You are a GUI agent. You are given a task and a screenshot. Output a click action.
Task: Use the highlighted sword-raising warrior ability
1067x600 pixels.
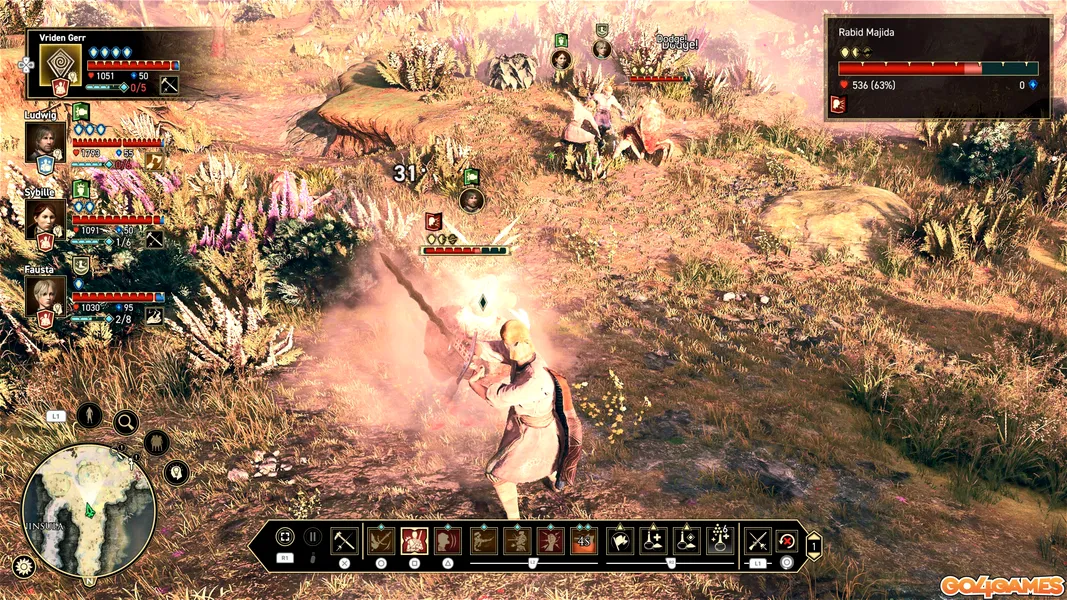[414, 541]
